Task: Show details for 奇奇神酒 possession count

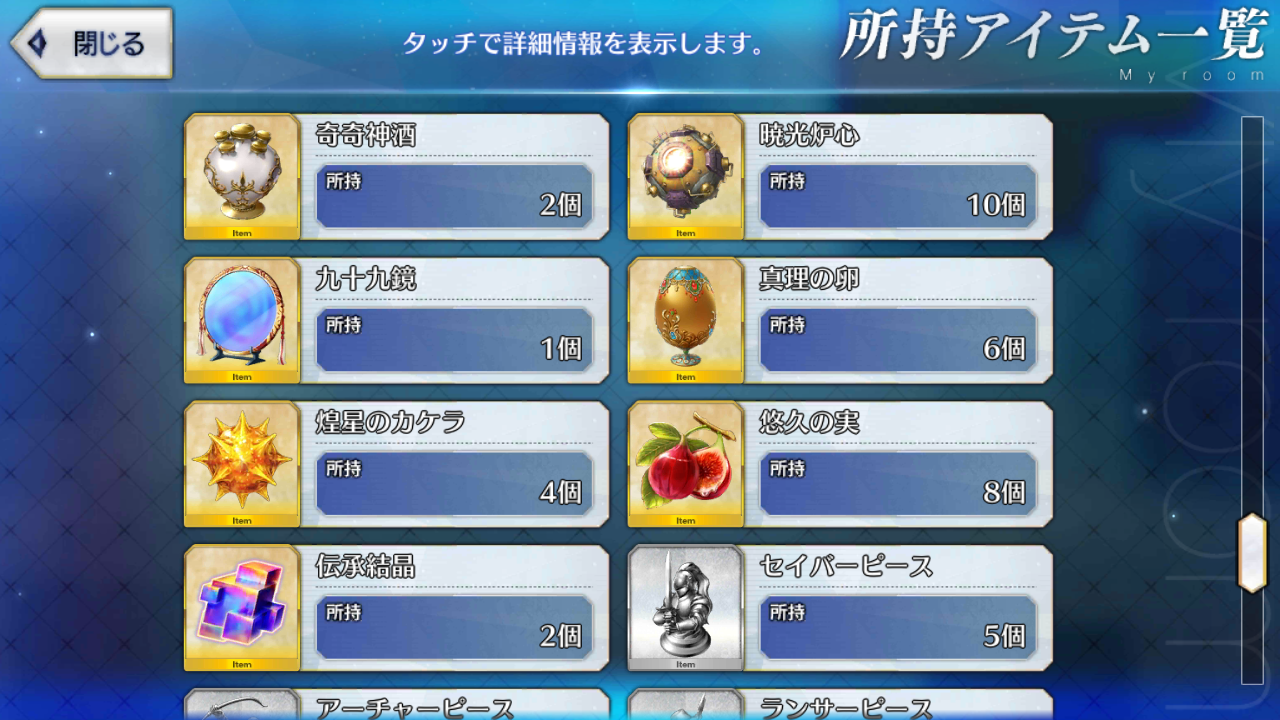Action: (455, 196)
